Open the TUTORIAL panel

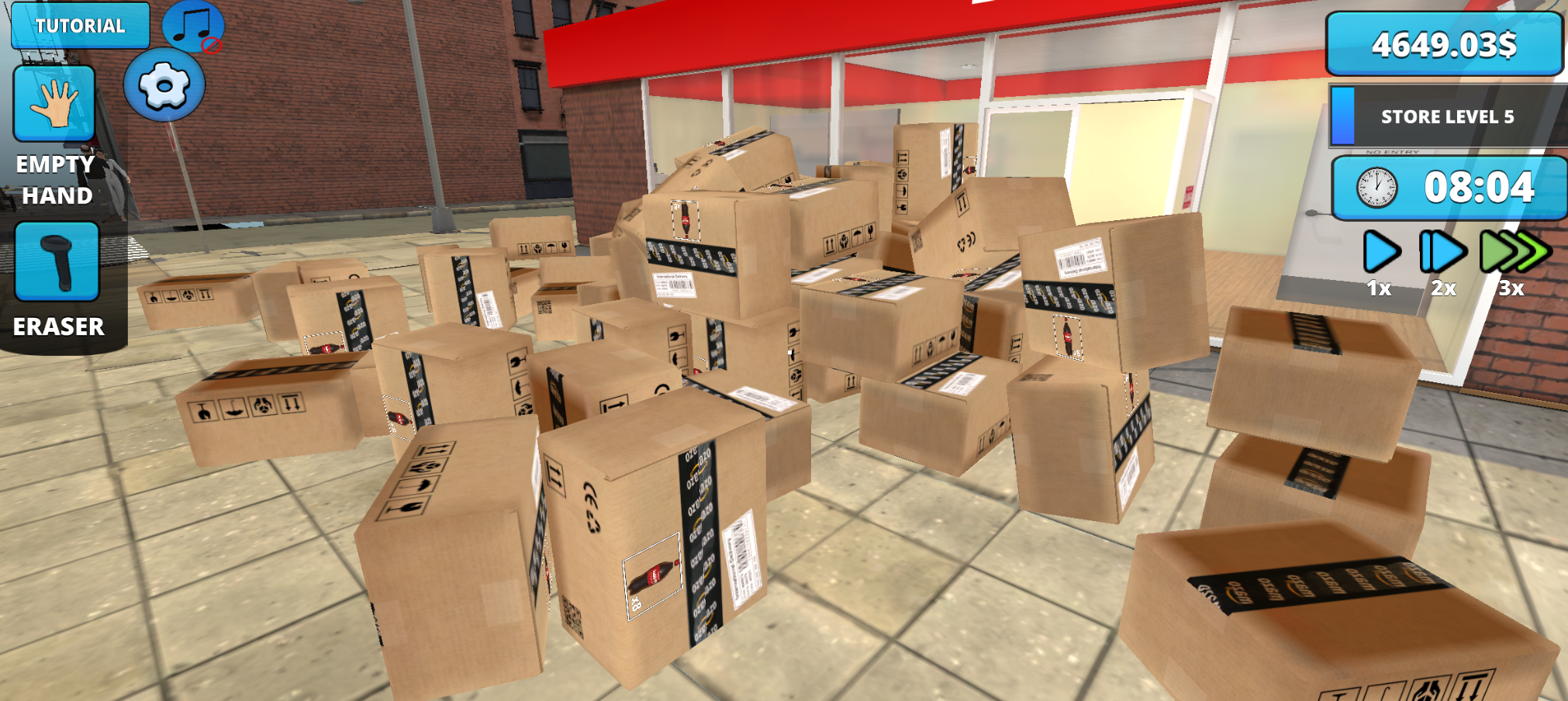(x=79, y=25)
